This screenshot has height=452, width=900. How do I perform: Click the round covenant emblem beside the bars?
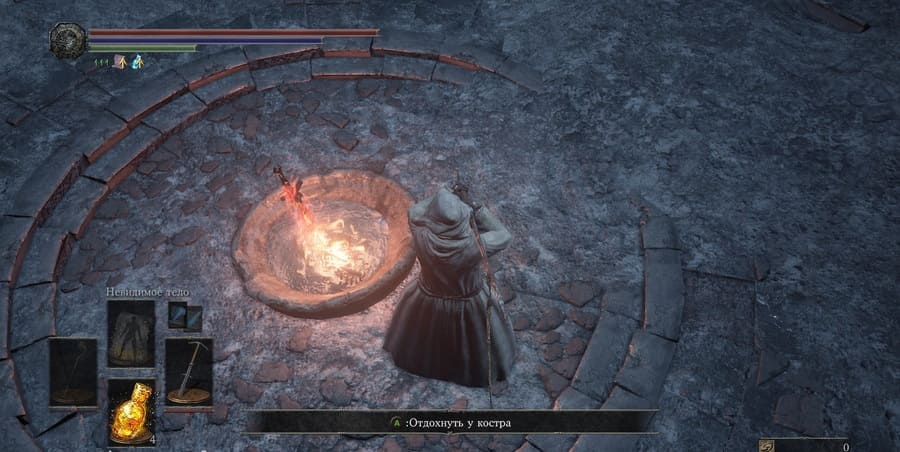tap(68, 39)
